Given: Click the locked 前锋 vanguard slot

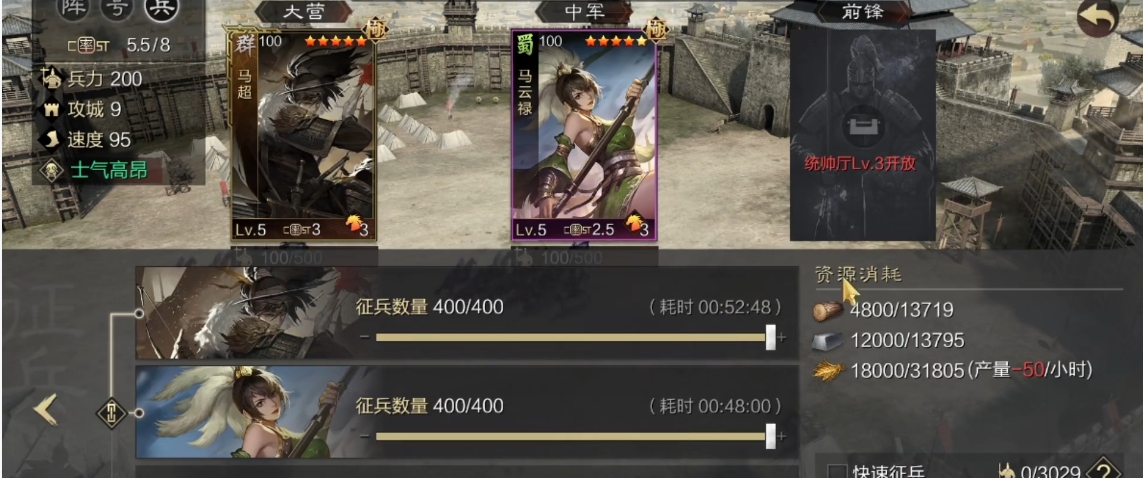Looking at the screenshot, I should (861, 135).
